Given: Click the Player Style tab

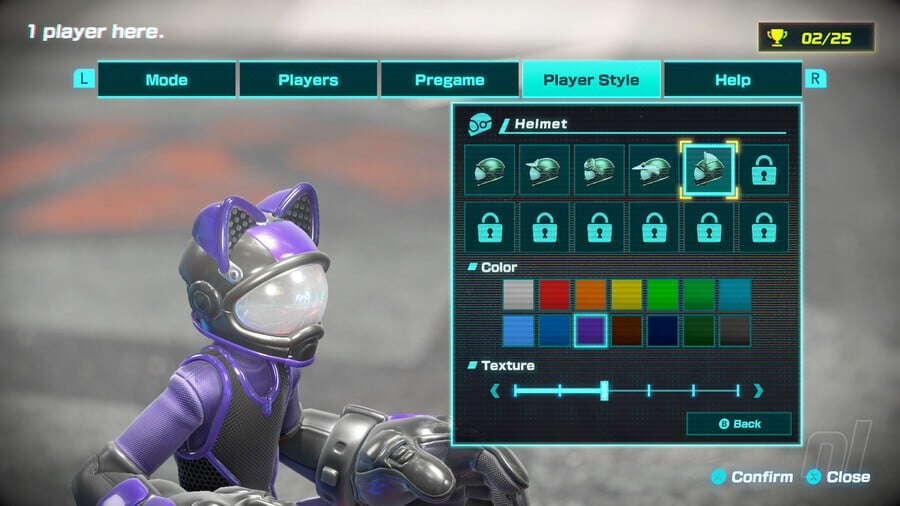Looking at the screenshot, I should (591, 80).
